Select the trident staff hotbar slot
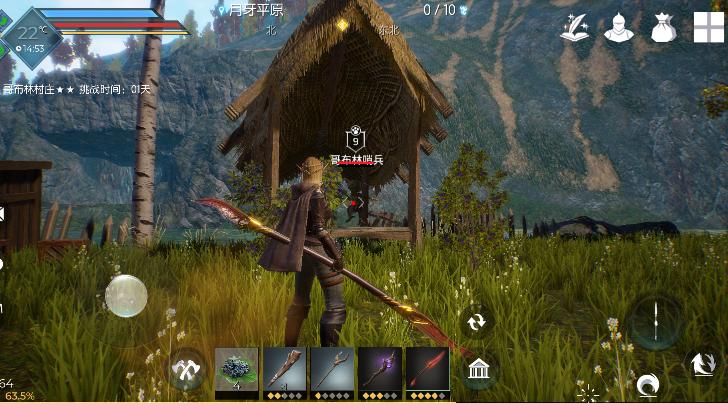Screen dimensions: 728x403 (332, 369)
